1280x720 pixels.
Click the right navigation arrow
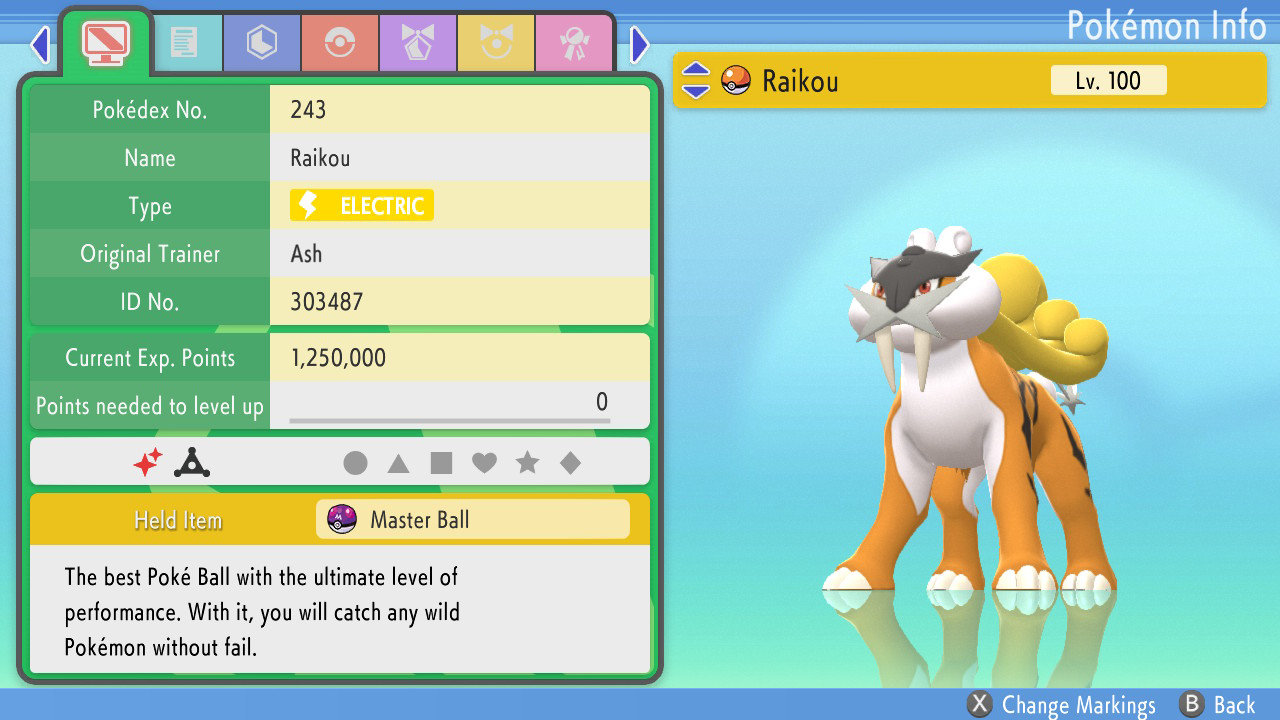640,44
